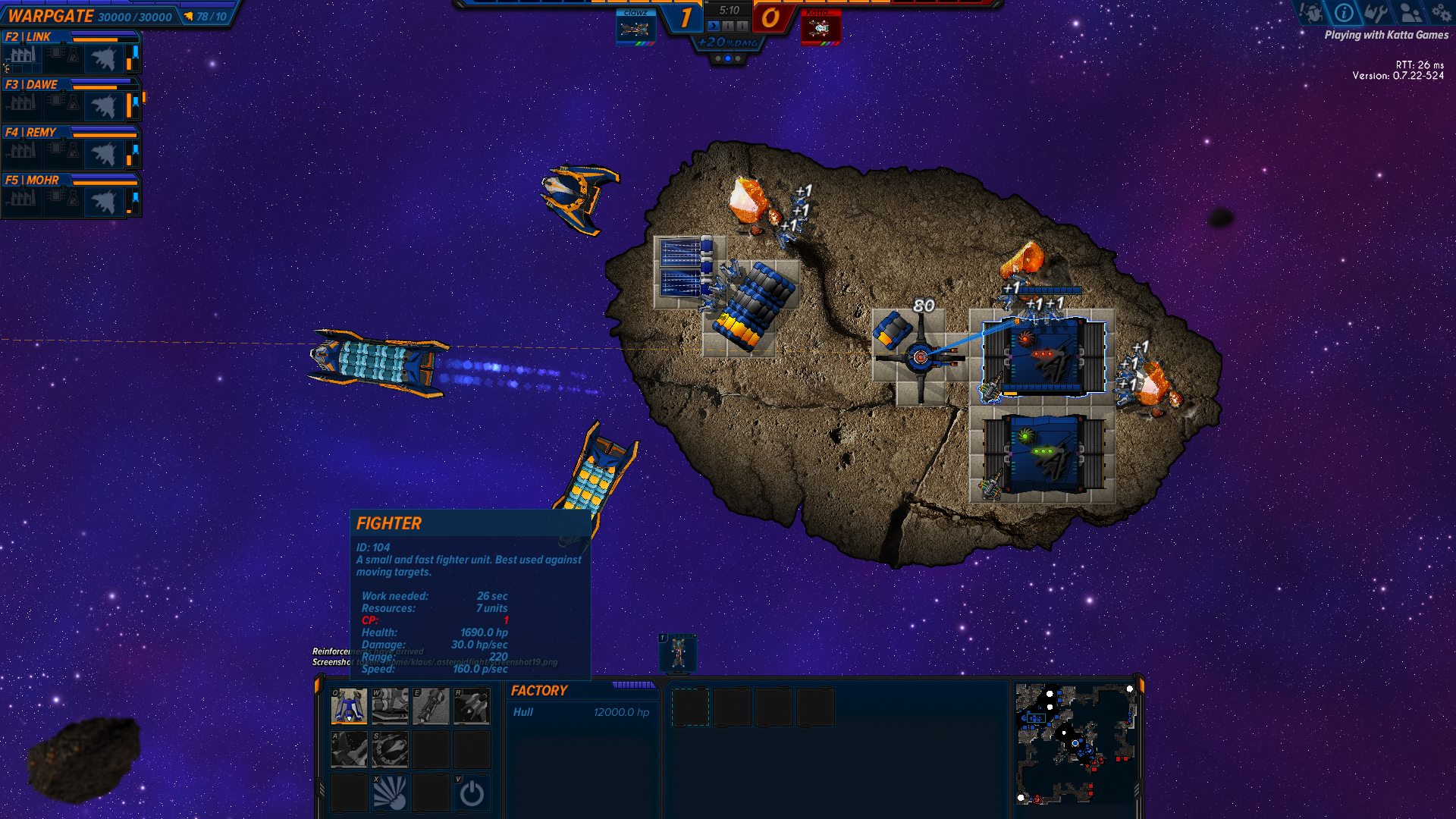Click the score display showing 1 vs 0
Image resolution: width=1456 pixels, height=819 pixels.
click(x=728, y=17)
